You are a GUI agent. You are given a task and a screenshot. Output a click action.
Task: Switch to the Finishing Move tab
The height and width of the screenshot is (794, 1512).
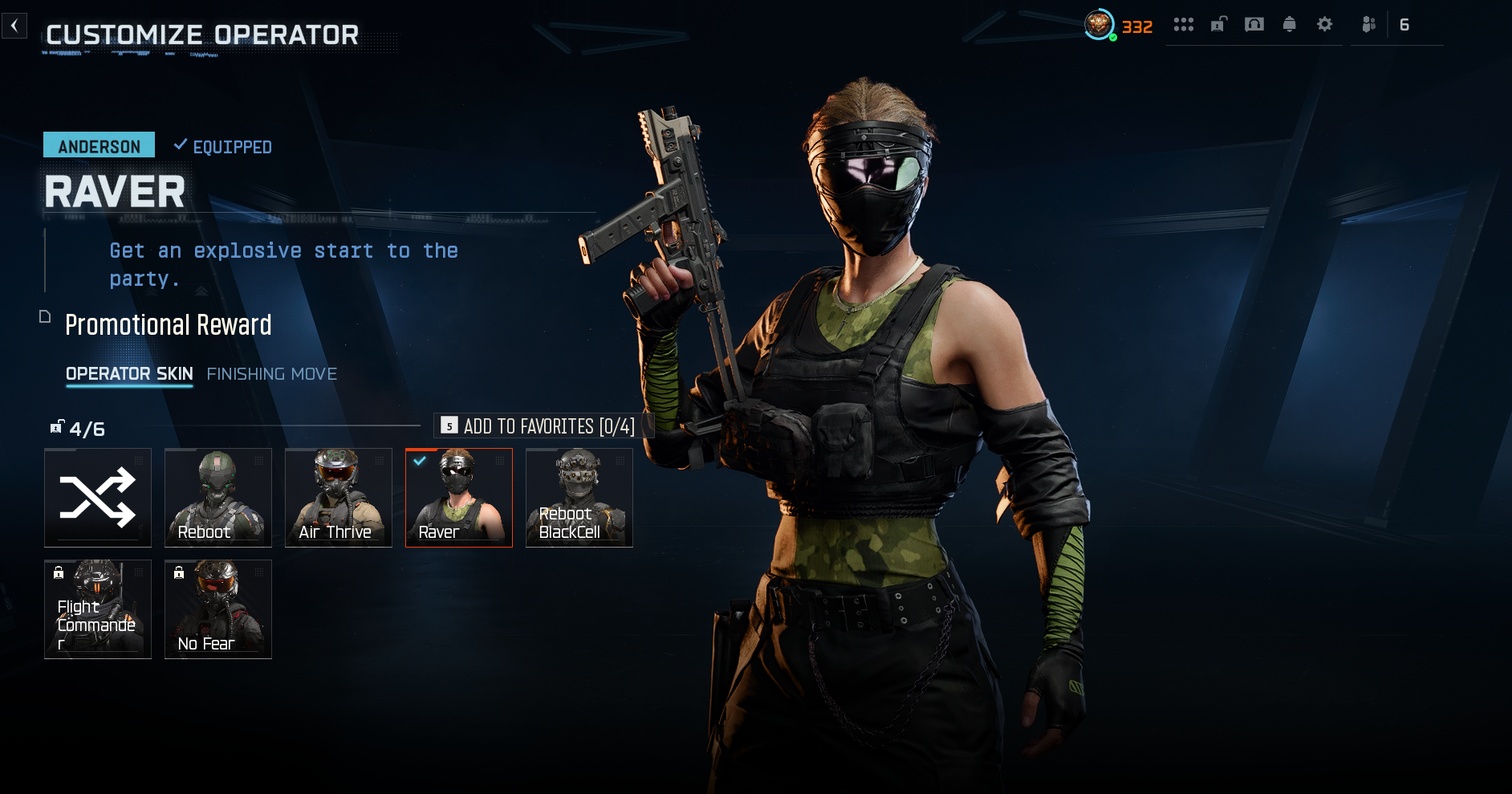tap(271, 374)
